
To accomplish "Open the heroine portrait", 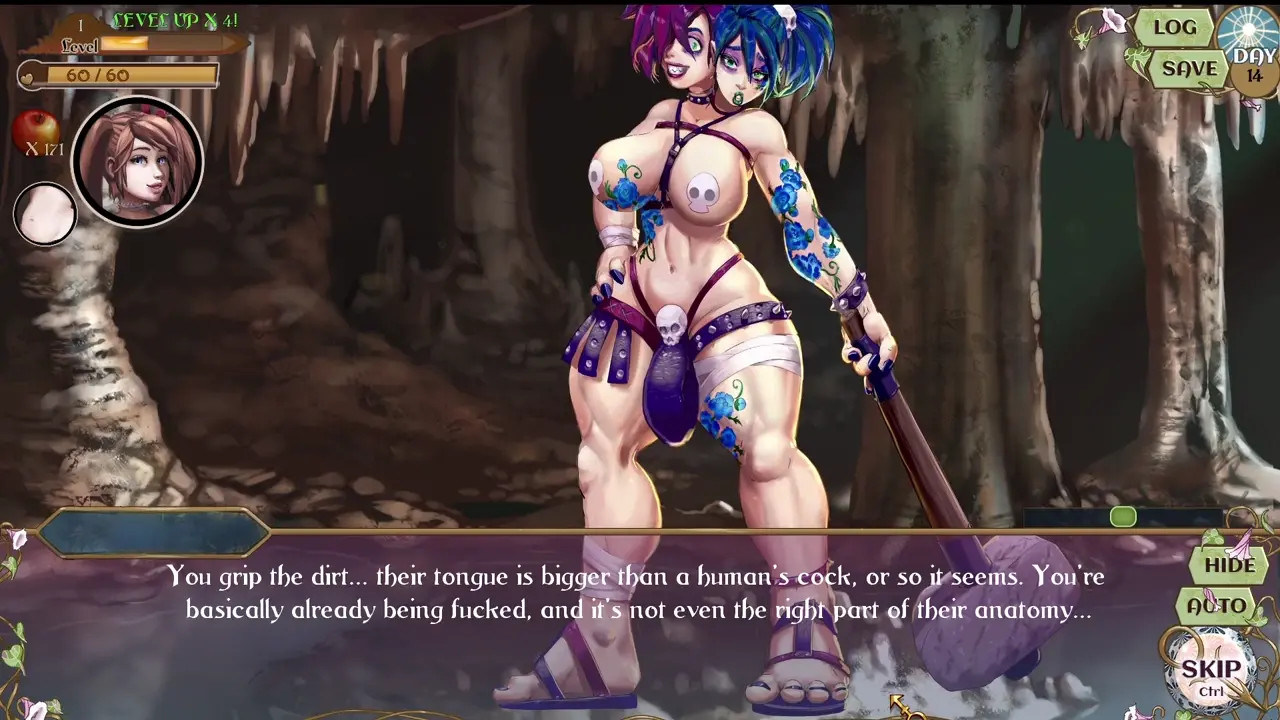I will [x=138, y=162].
